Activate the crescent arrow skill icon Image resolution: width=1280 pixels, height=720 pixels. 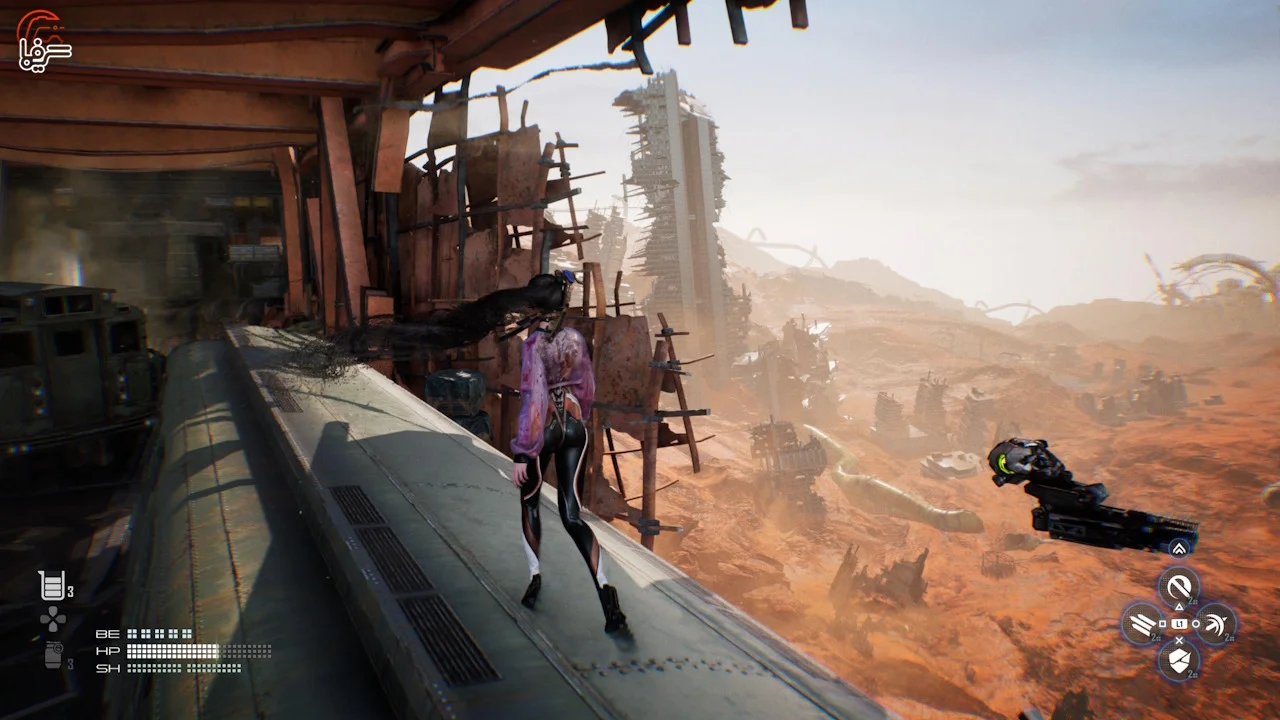1216,623
